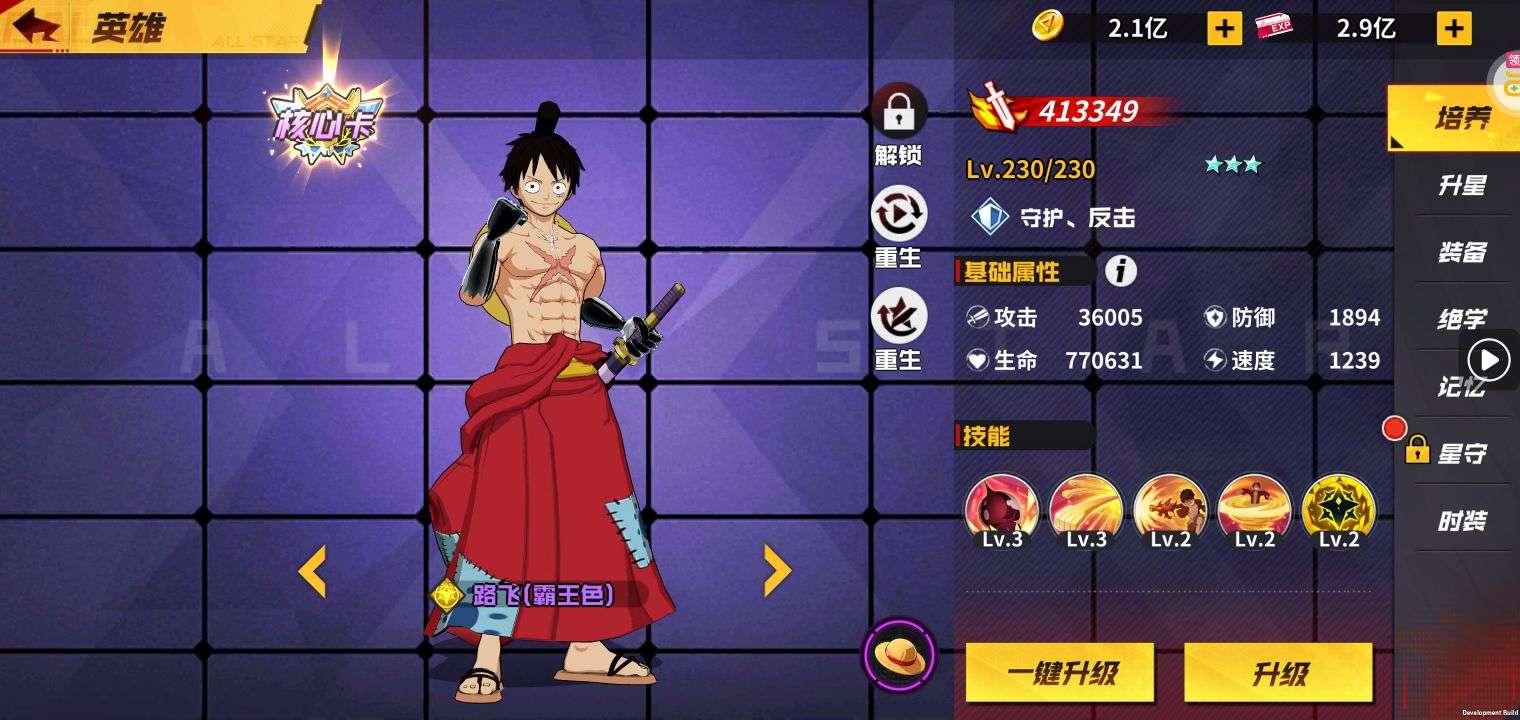The width and height of the screenshot is (1520, 720).
Task: Open the 升星 star-up tab
Action: pos(1461,186)
